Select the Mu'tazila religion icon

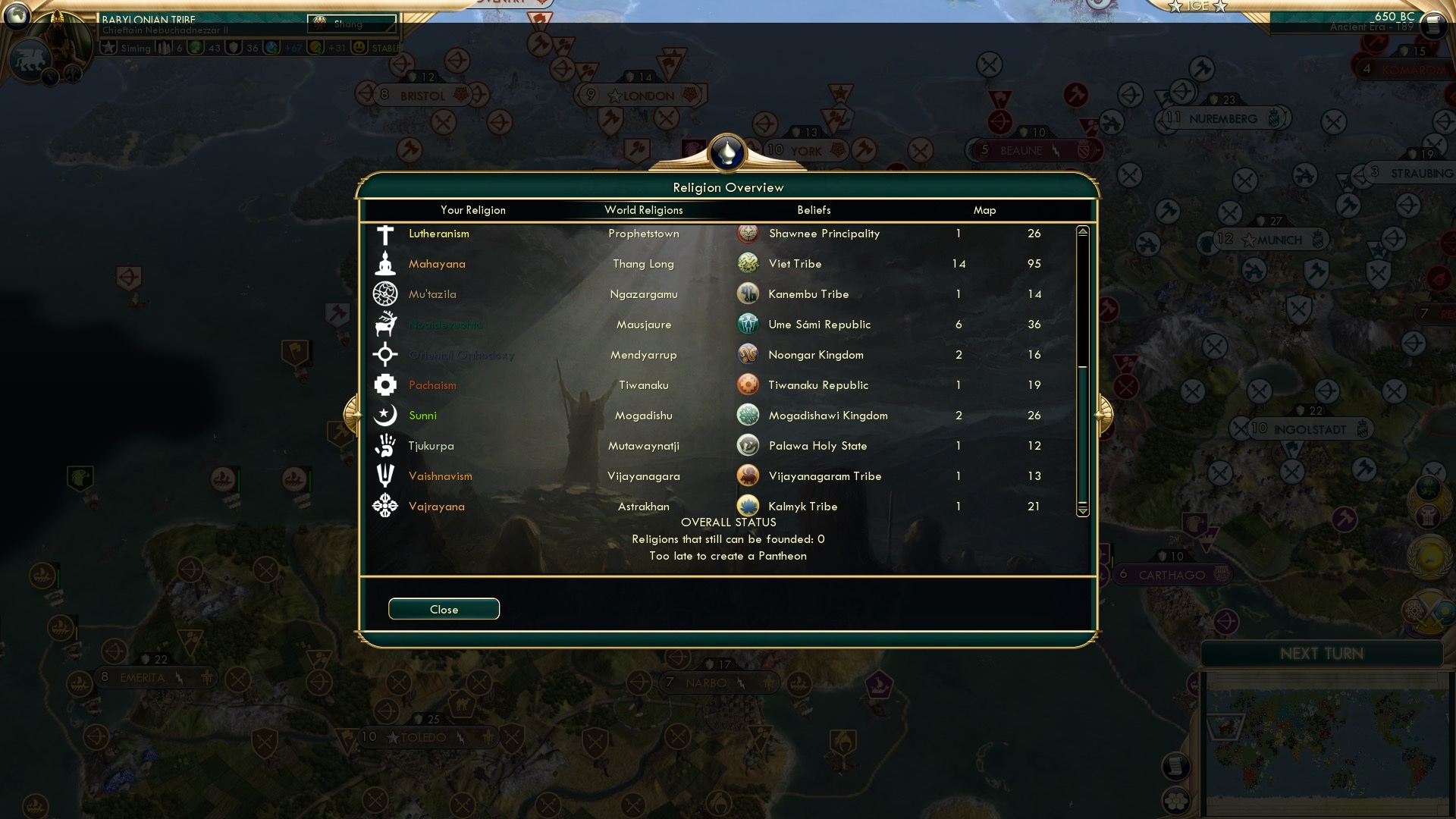tap(386, 294)
